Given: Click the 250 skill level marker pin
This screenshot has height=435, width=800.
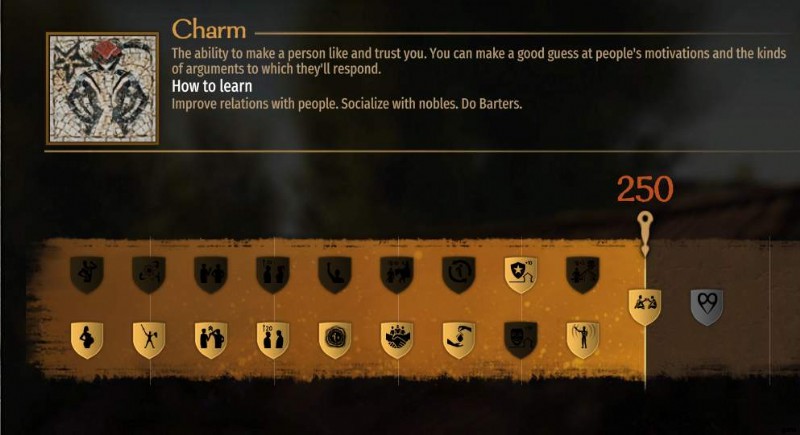Looking at the screenshot, I should point(645,222).
